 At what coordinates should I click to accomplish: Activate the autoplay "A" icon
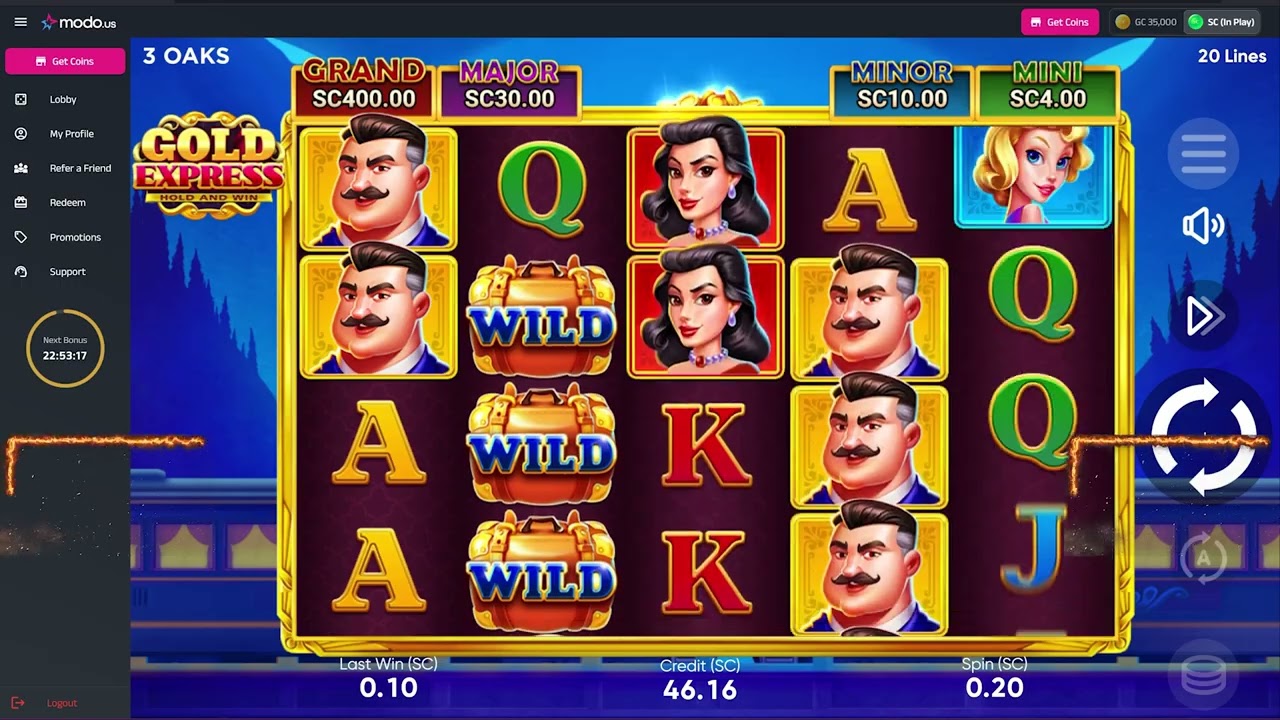pos(1203,559)
